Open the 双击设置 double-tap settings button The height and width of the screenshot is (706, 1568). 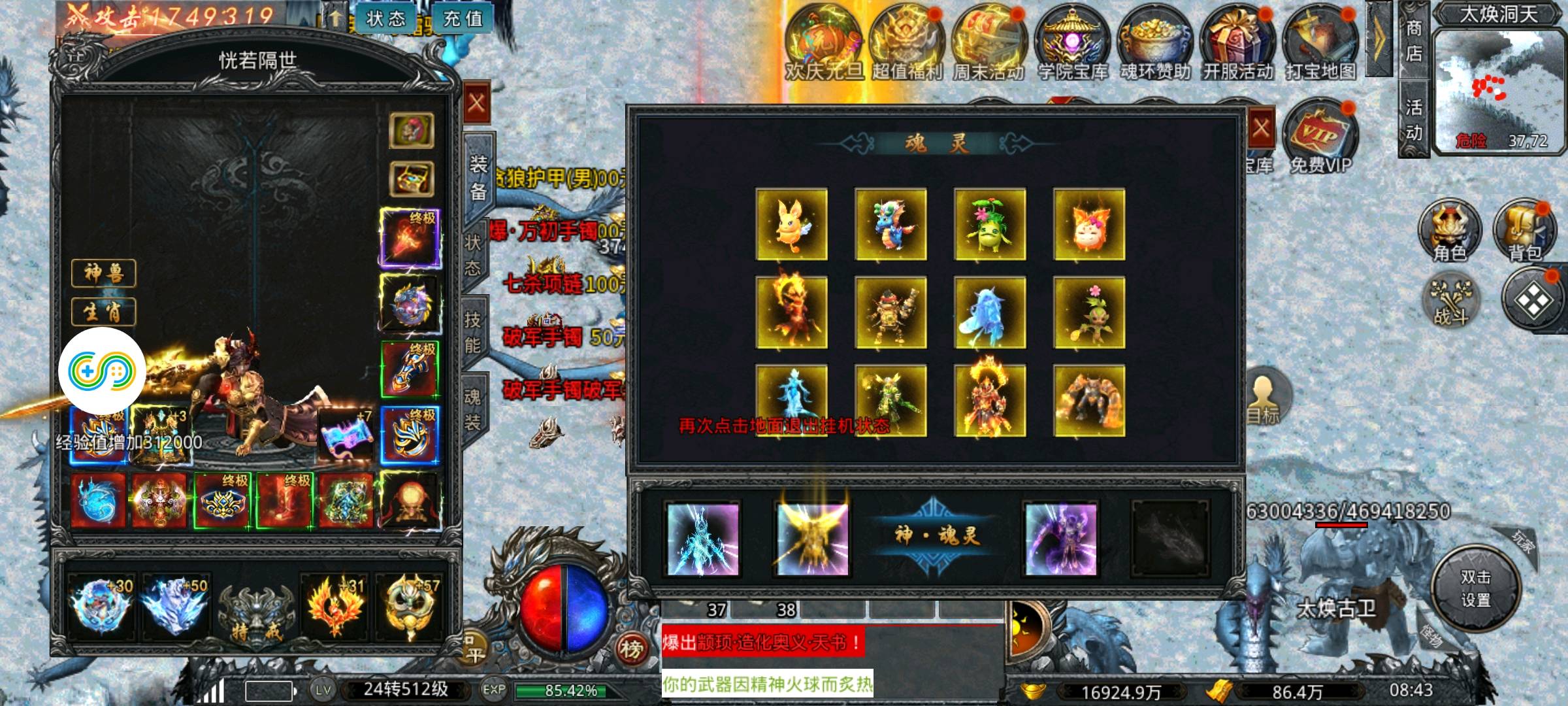[1475, 588]
